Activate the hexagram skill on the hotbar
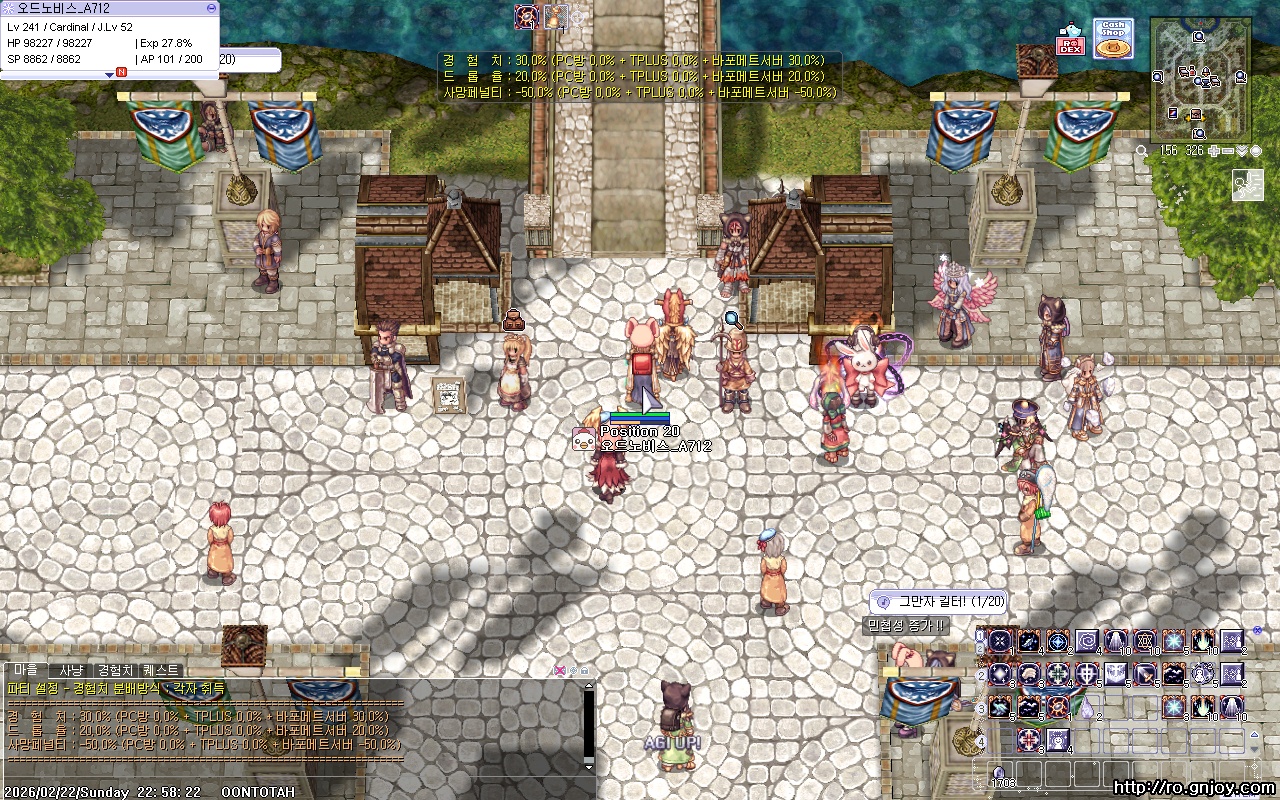The height and width of the screenshot is (800, 1280). [x=1145, y=641]
